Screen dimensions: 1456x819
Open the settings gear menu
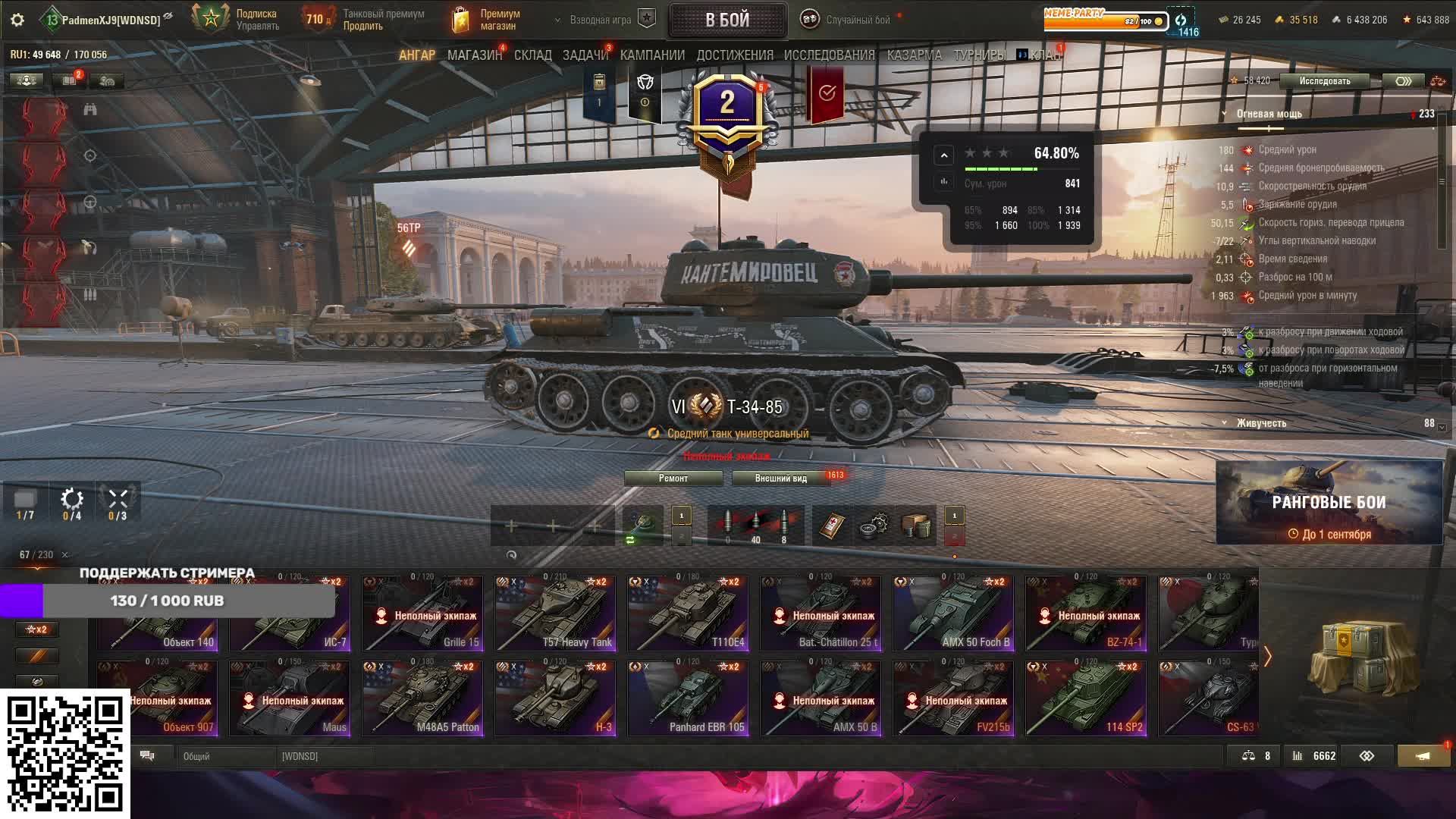point(17,20)
